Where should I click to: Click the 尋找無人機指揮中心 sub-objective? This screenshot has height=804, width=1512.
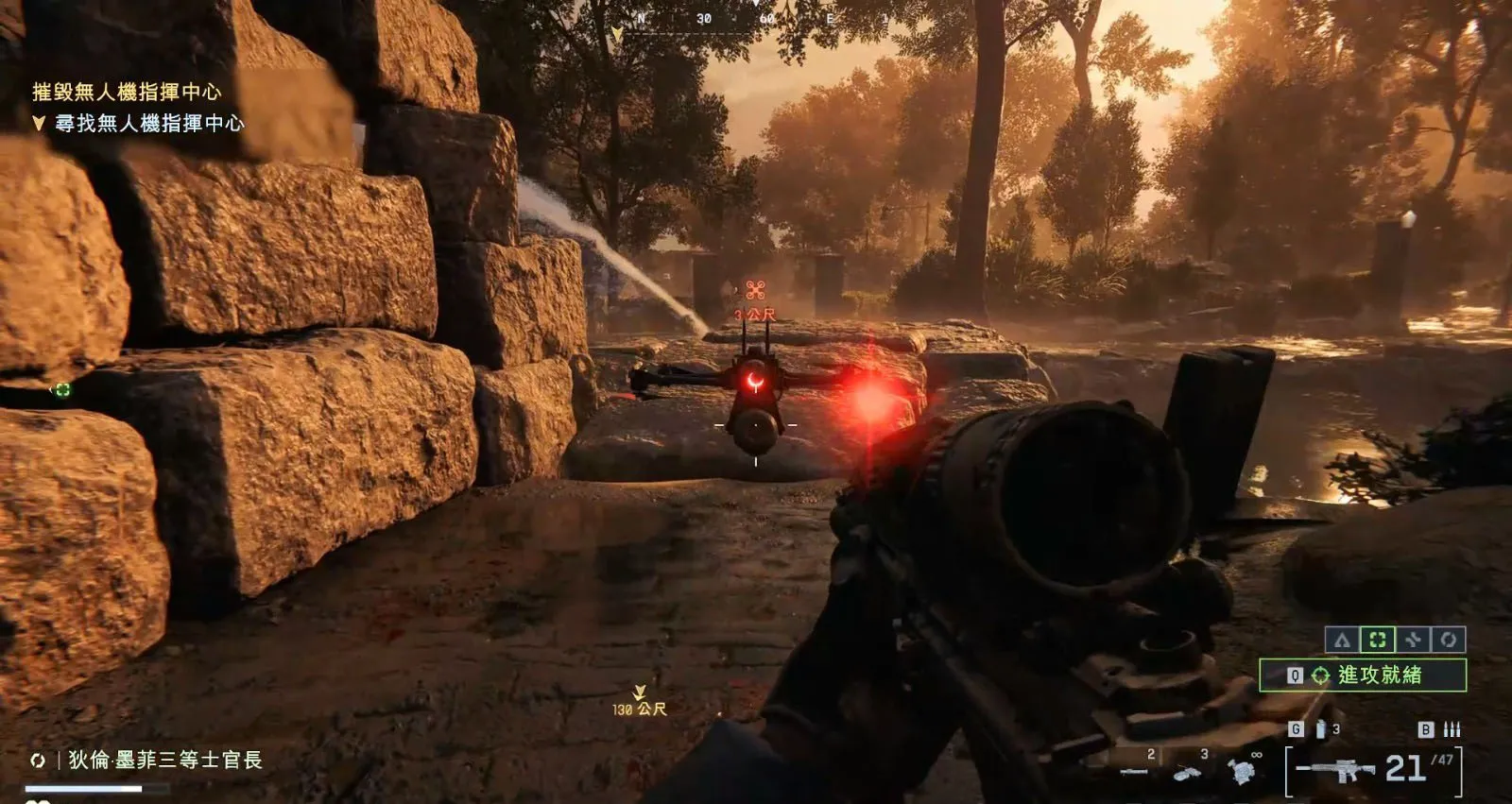148,123
